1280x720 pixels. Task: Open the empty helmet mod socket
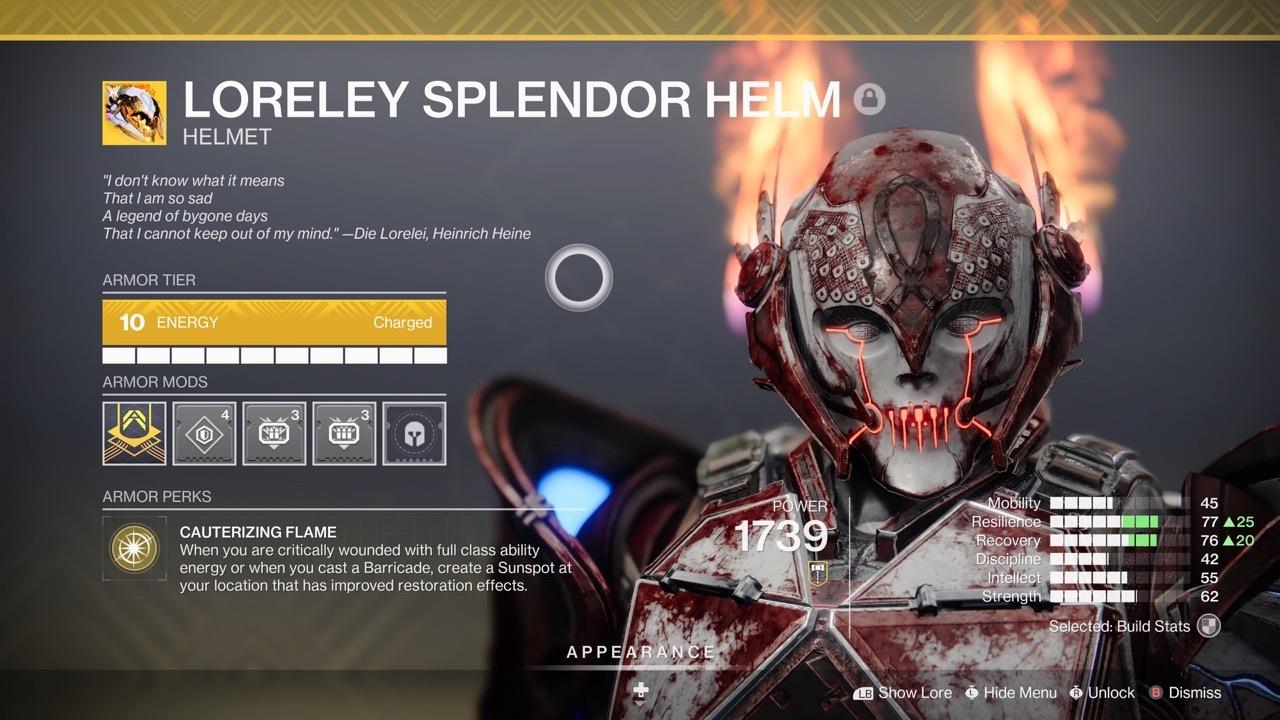tap(416, 433)
